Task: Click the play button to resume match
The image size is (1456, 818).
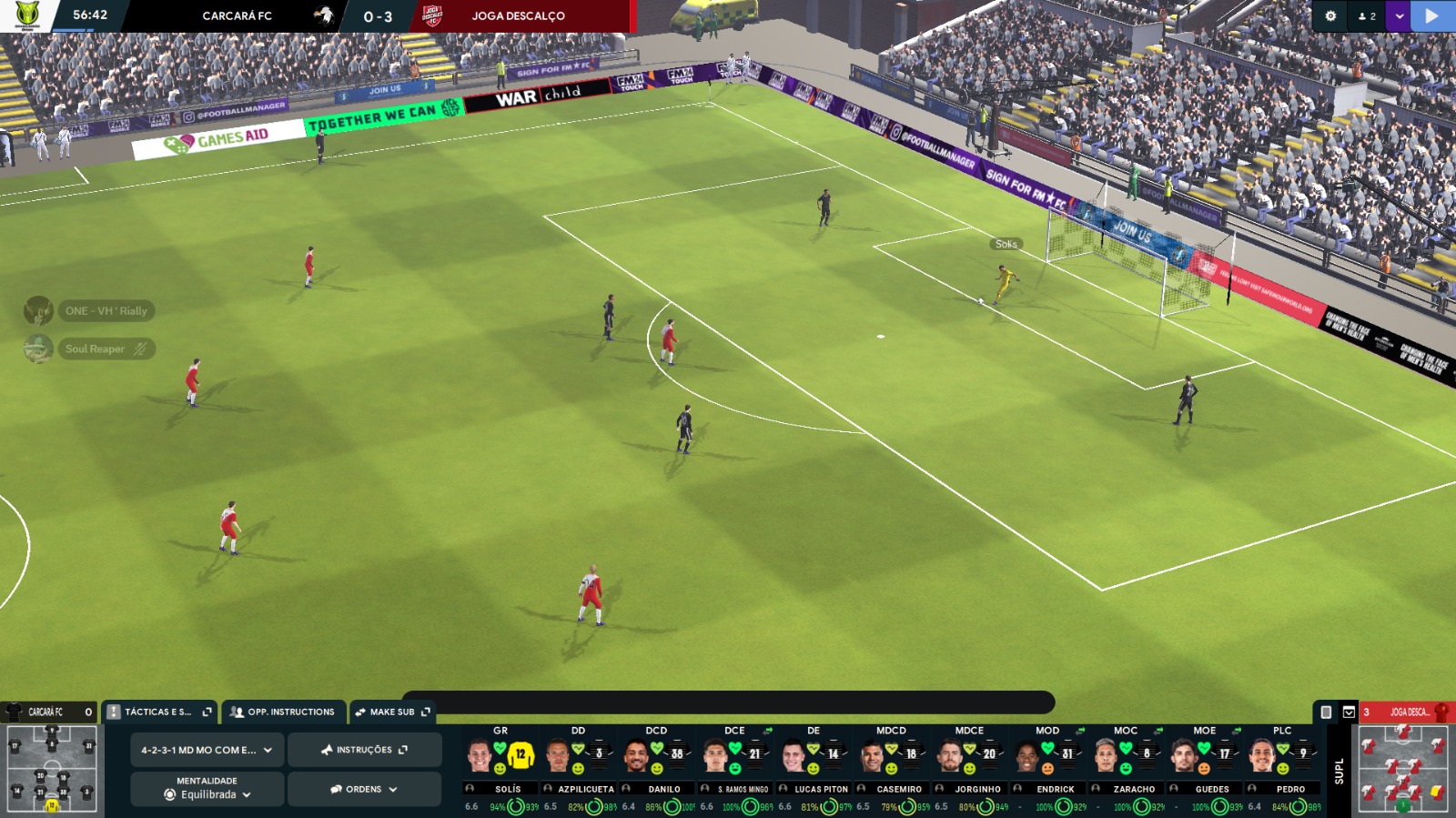Action: point(1432,16)
